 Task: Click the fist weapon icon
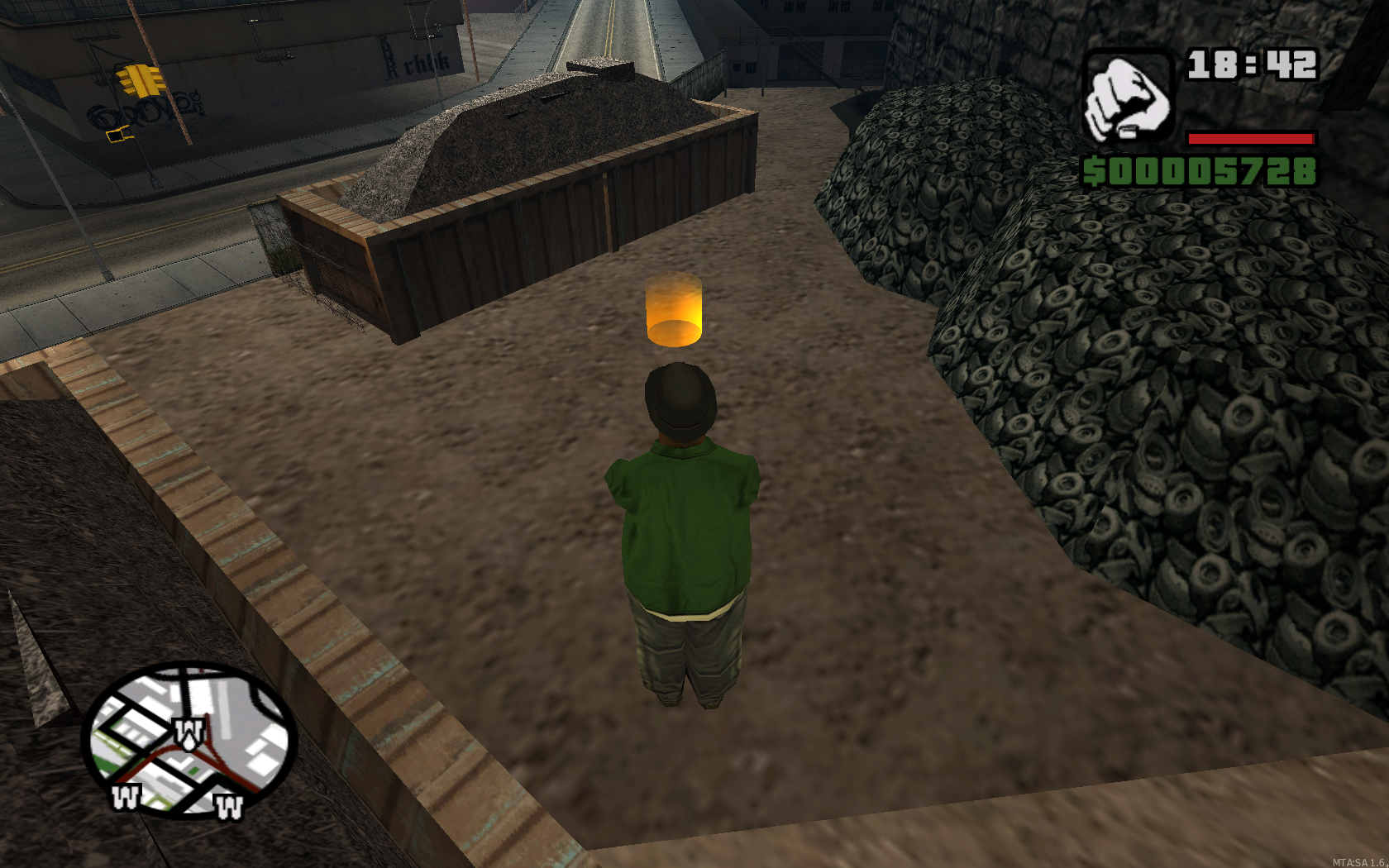click(x=1128, y=98)
